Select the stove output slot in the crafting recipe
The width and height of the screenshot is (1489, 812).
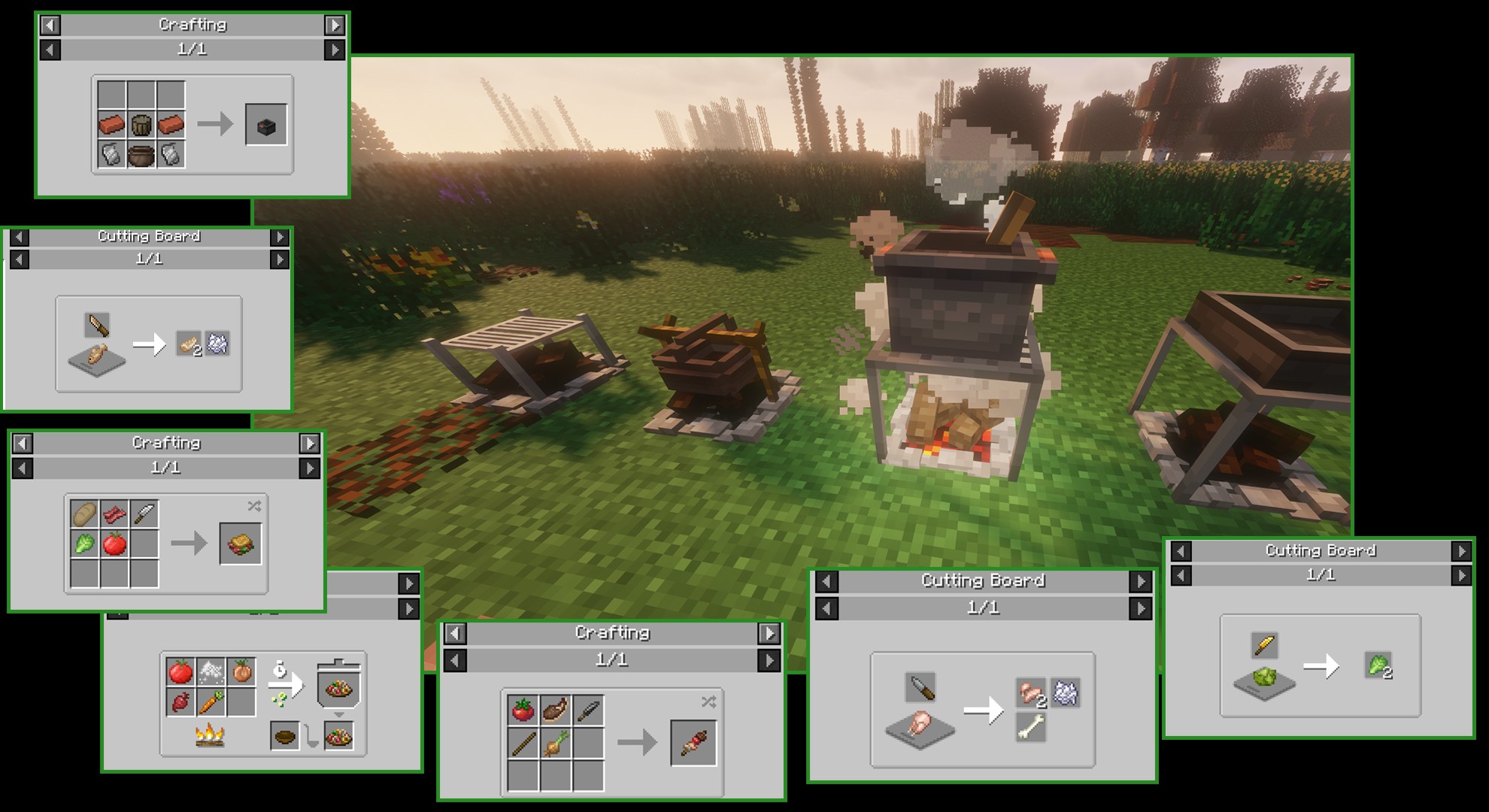point(266,126)
